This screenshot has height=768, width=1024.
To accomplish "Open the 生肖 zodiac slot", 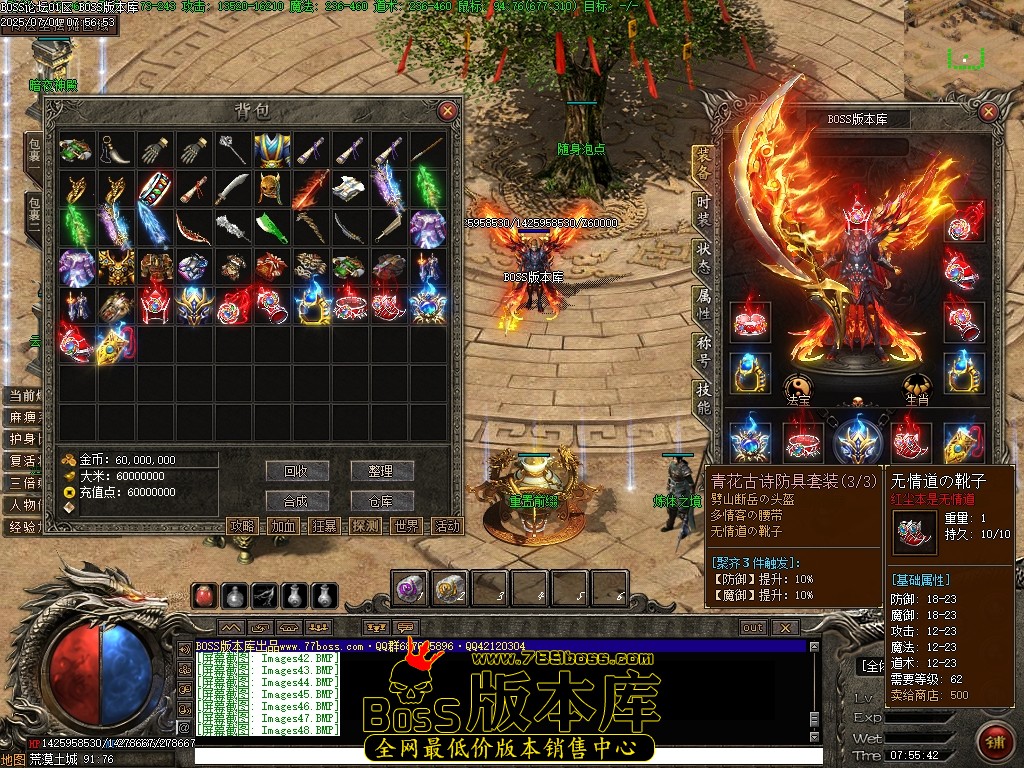I will 916,390.
